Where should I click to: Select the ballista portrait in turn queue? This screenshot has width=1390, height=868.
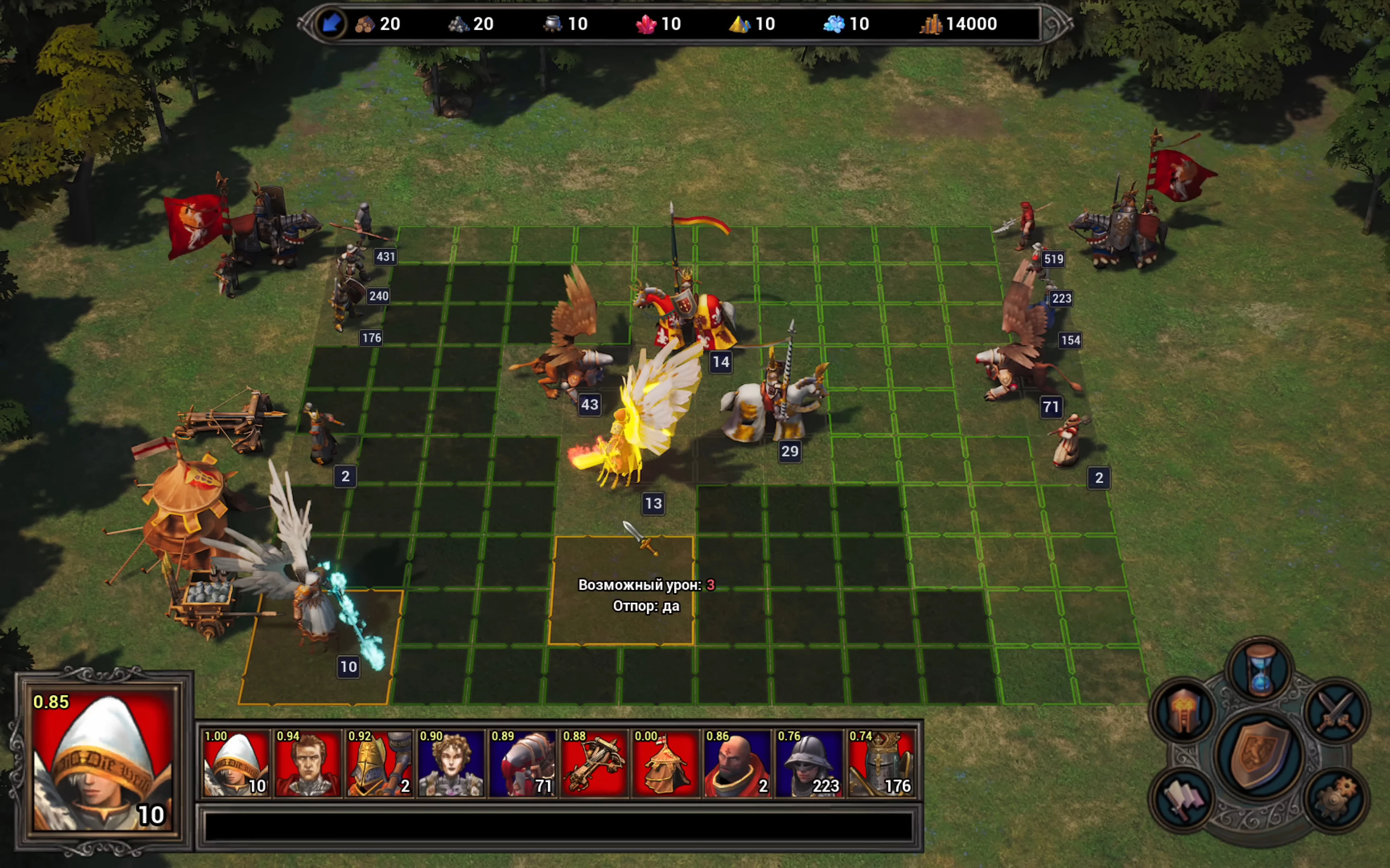[x=594, y=763]
